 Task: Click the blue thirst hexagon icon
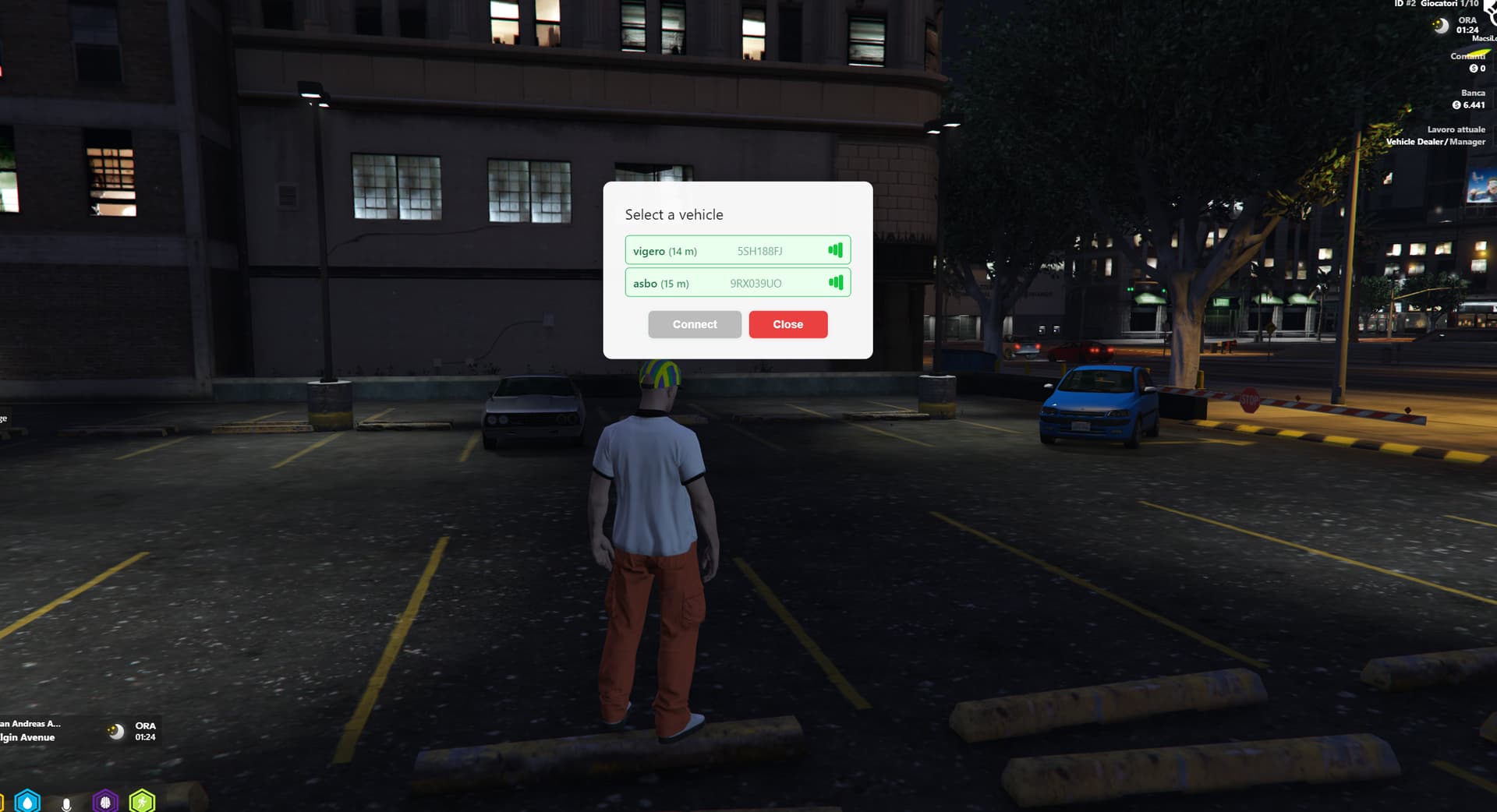pos(27,802)
